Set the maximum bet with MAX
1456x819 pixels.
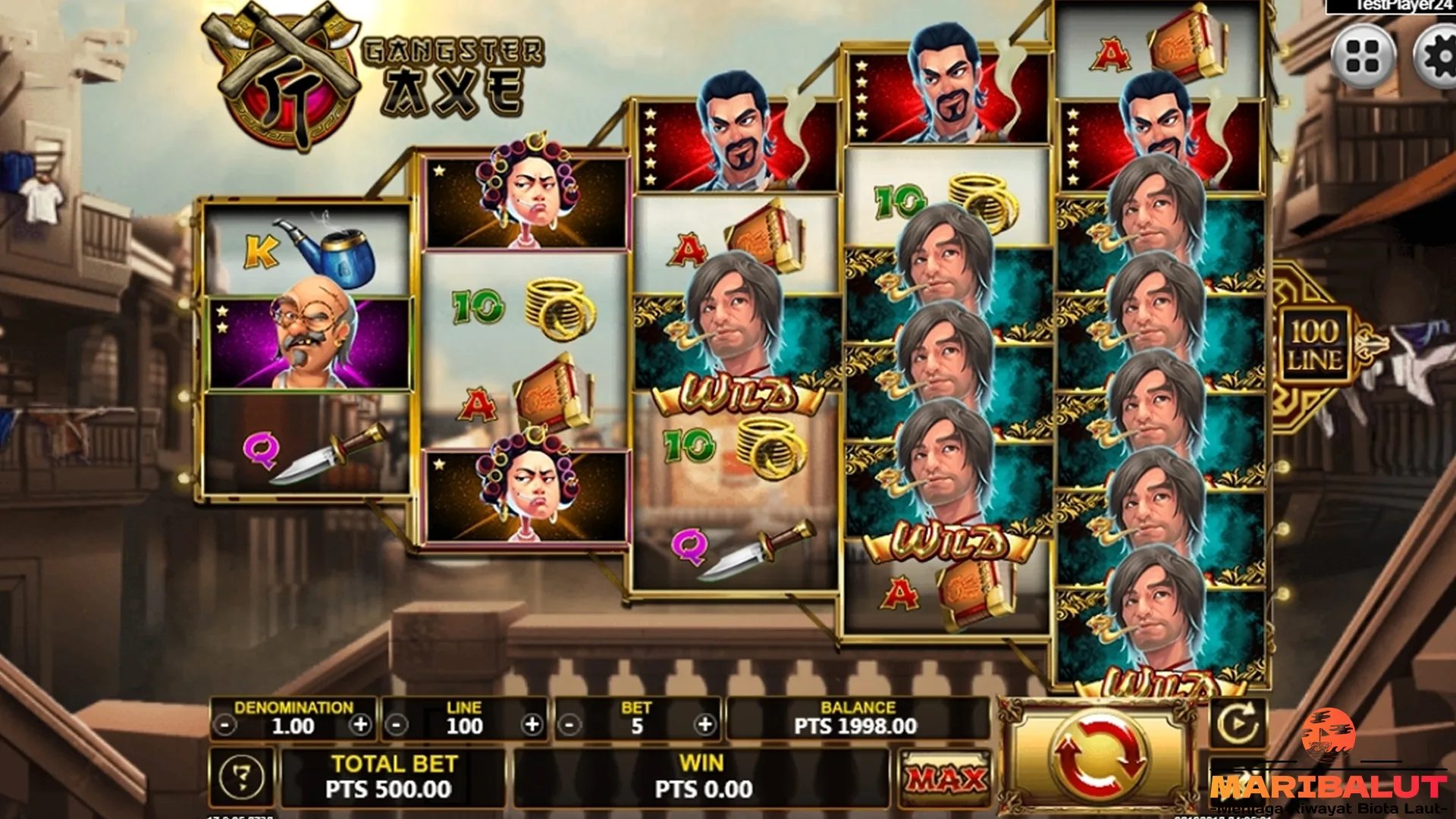[946, 779]
